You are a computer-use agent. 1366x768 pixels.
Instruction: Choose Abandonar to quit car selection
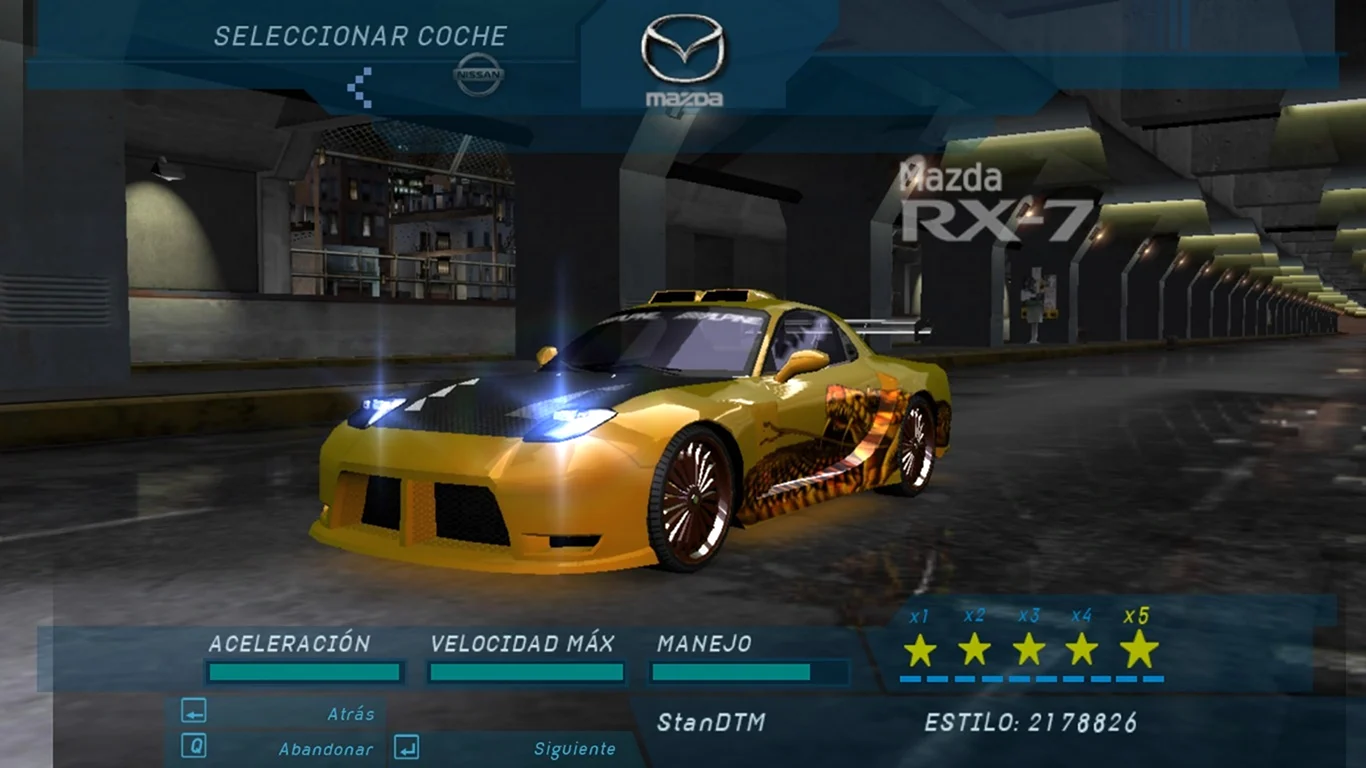(325, 749)
